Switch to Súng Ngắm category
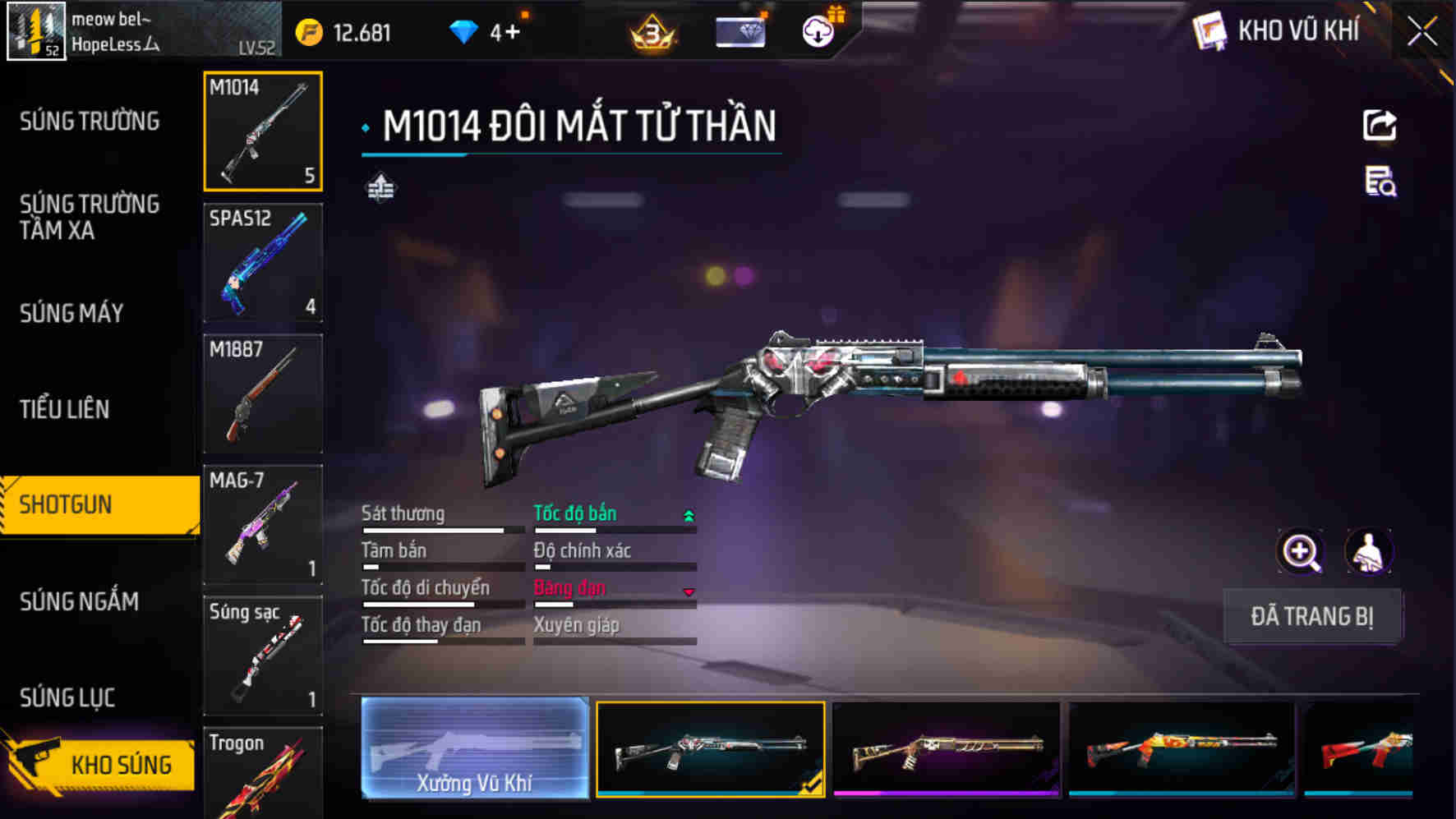Screen dimensions: 1456x819 pos(79,601)
